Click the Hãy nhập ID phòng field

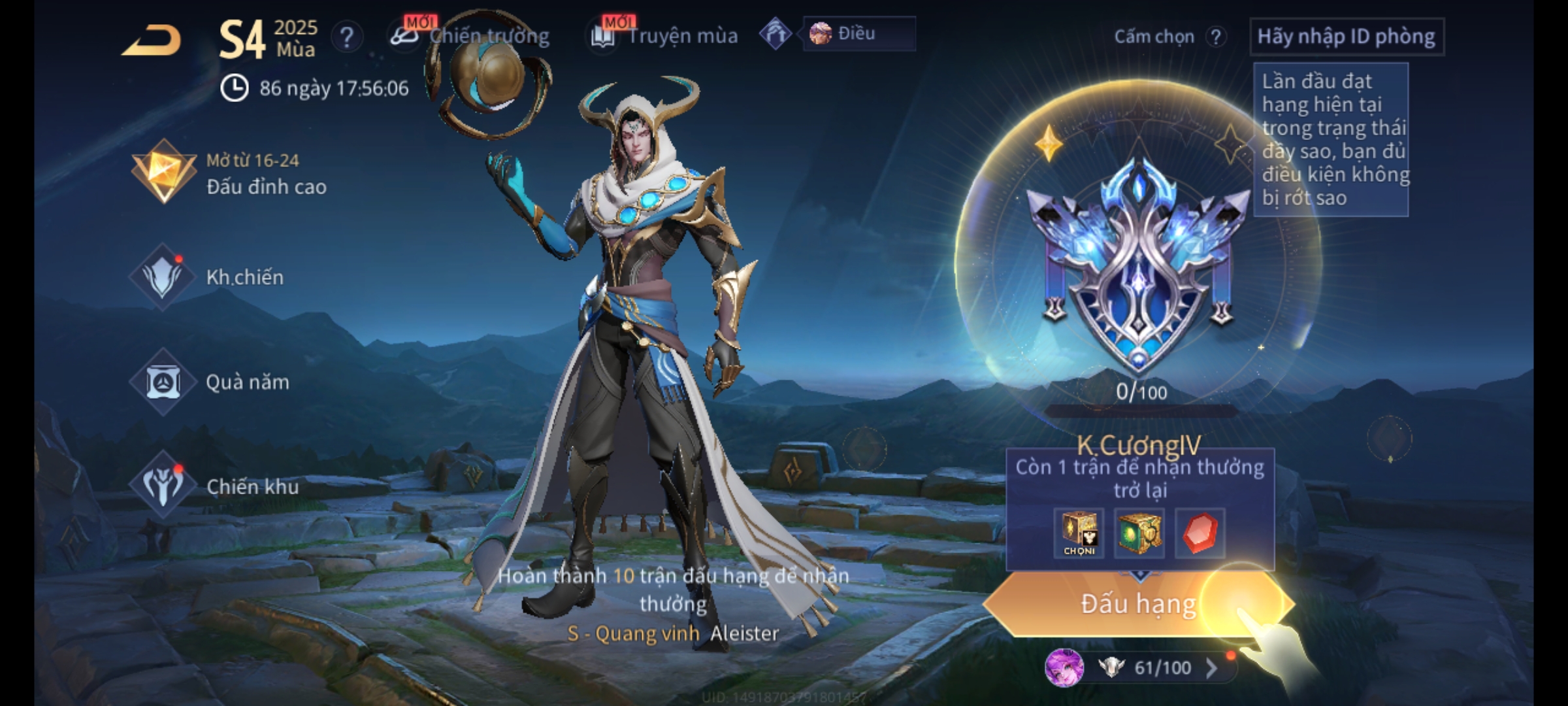1346,37
